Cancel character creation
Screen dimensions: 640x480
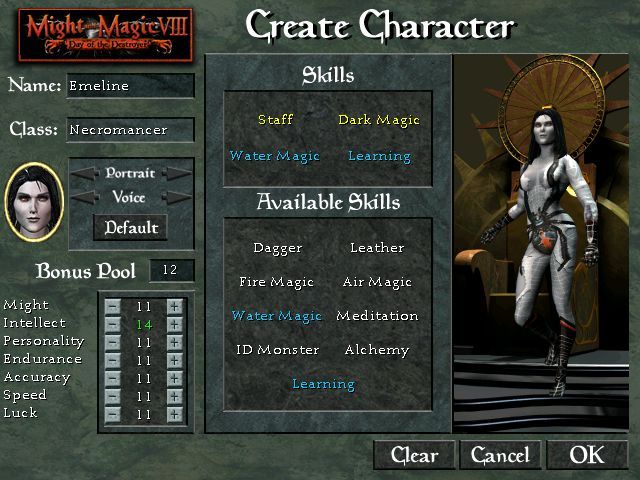pos(500,455)
